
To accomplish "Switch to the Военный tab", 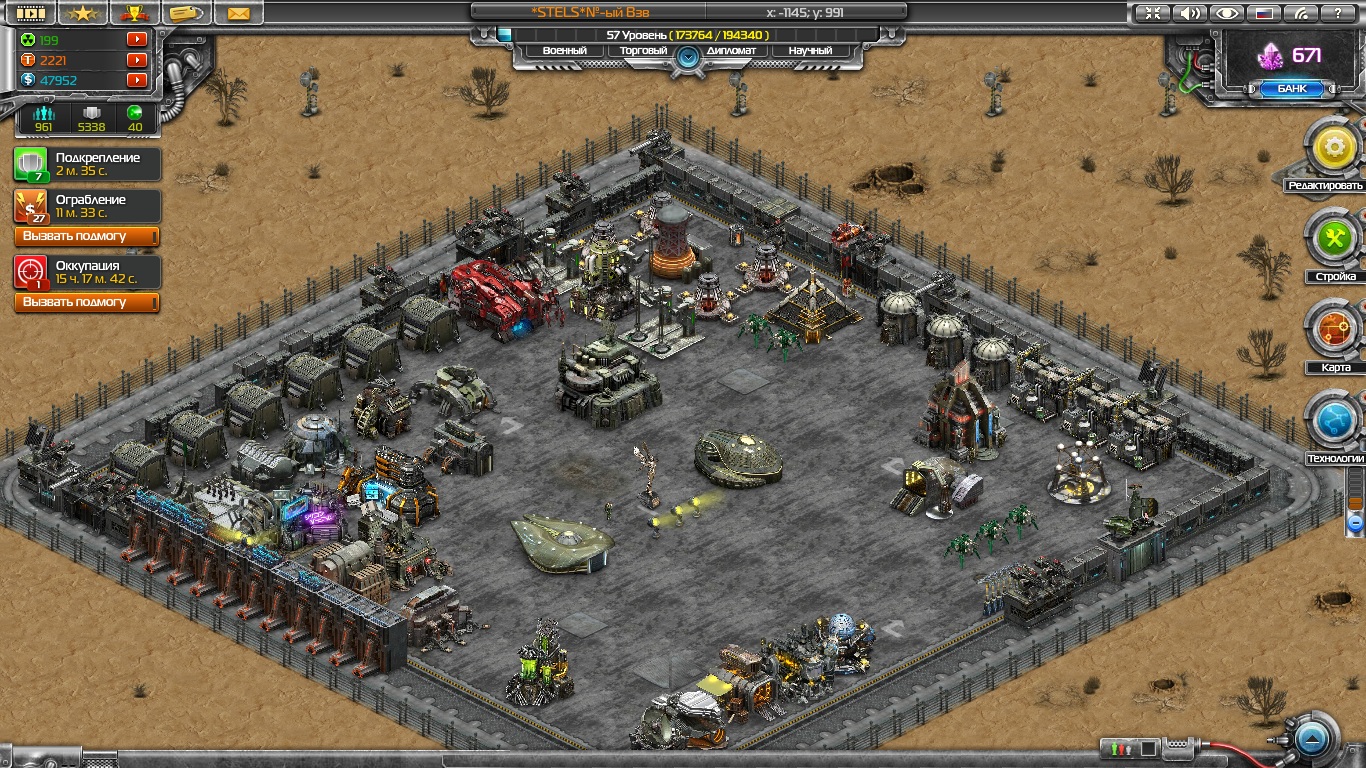I will pos(564,50).
